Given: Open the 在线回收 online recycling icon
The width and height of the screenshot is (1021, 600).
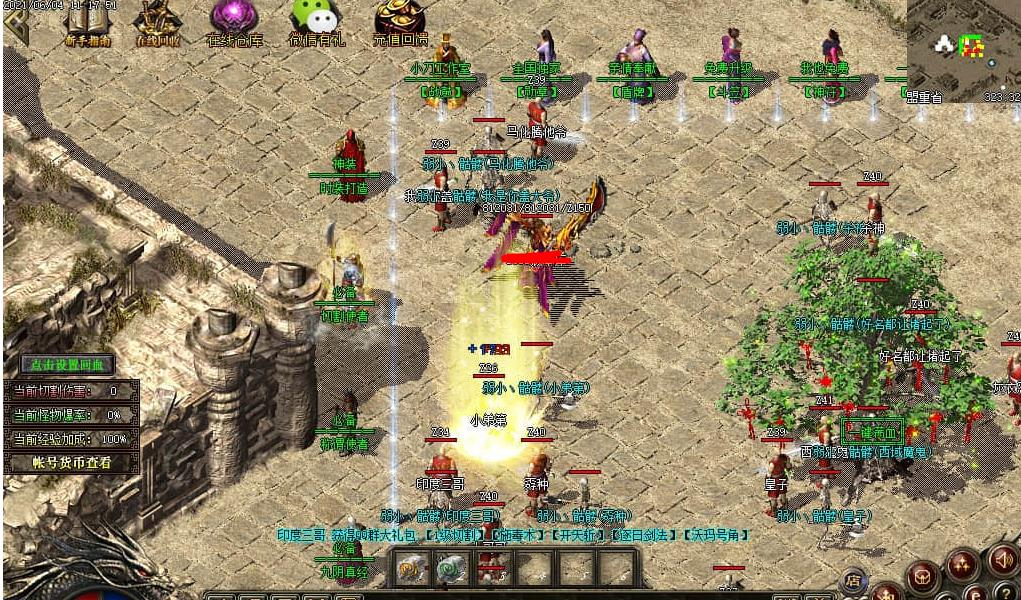Looking at the screenshot, I should click(157, 22).
